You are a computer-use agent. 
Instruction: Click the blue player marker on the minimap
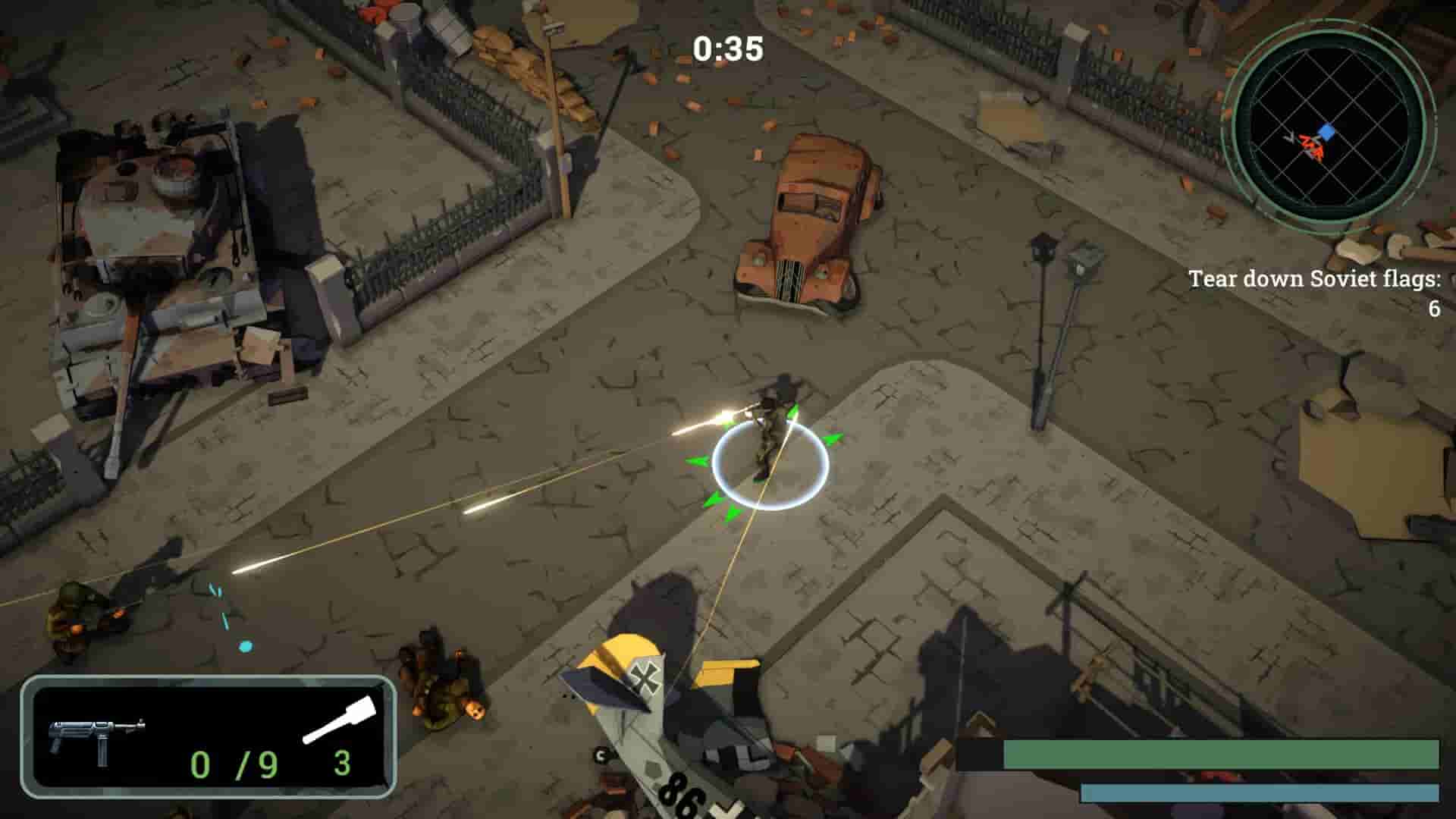pos(1326,130)
